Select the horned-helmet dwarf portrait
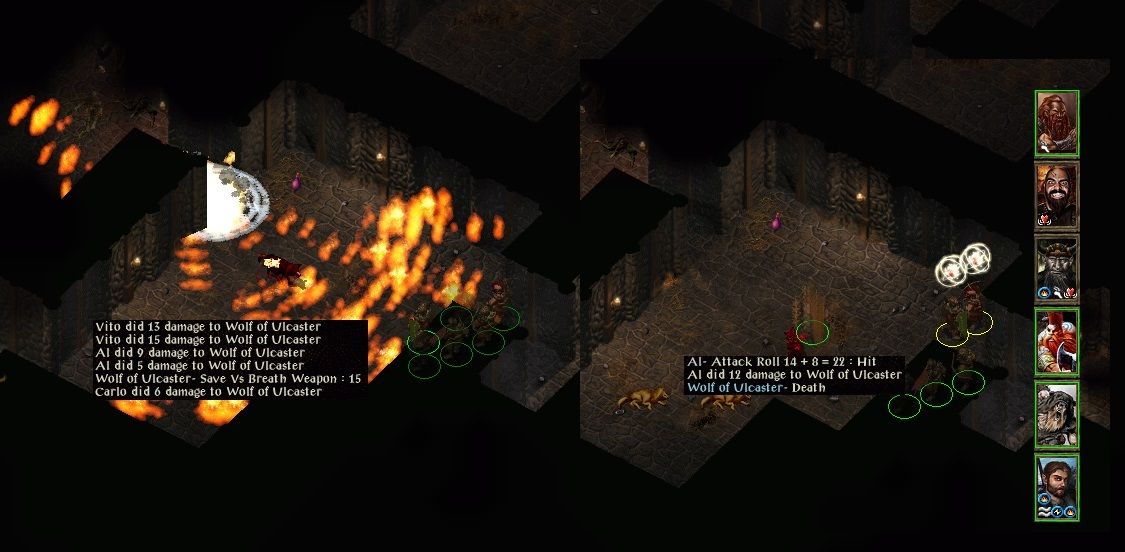 click(1056, 269)
